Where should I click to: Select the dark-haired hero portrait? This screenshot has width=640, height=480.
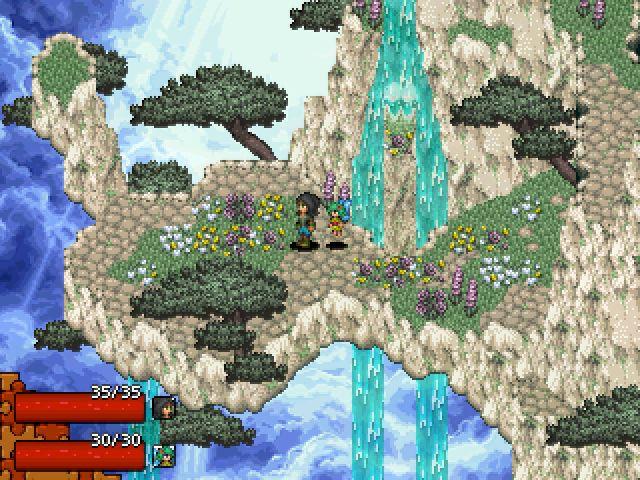162,408
